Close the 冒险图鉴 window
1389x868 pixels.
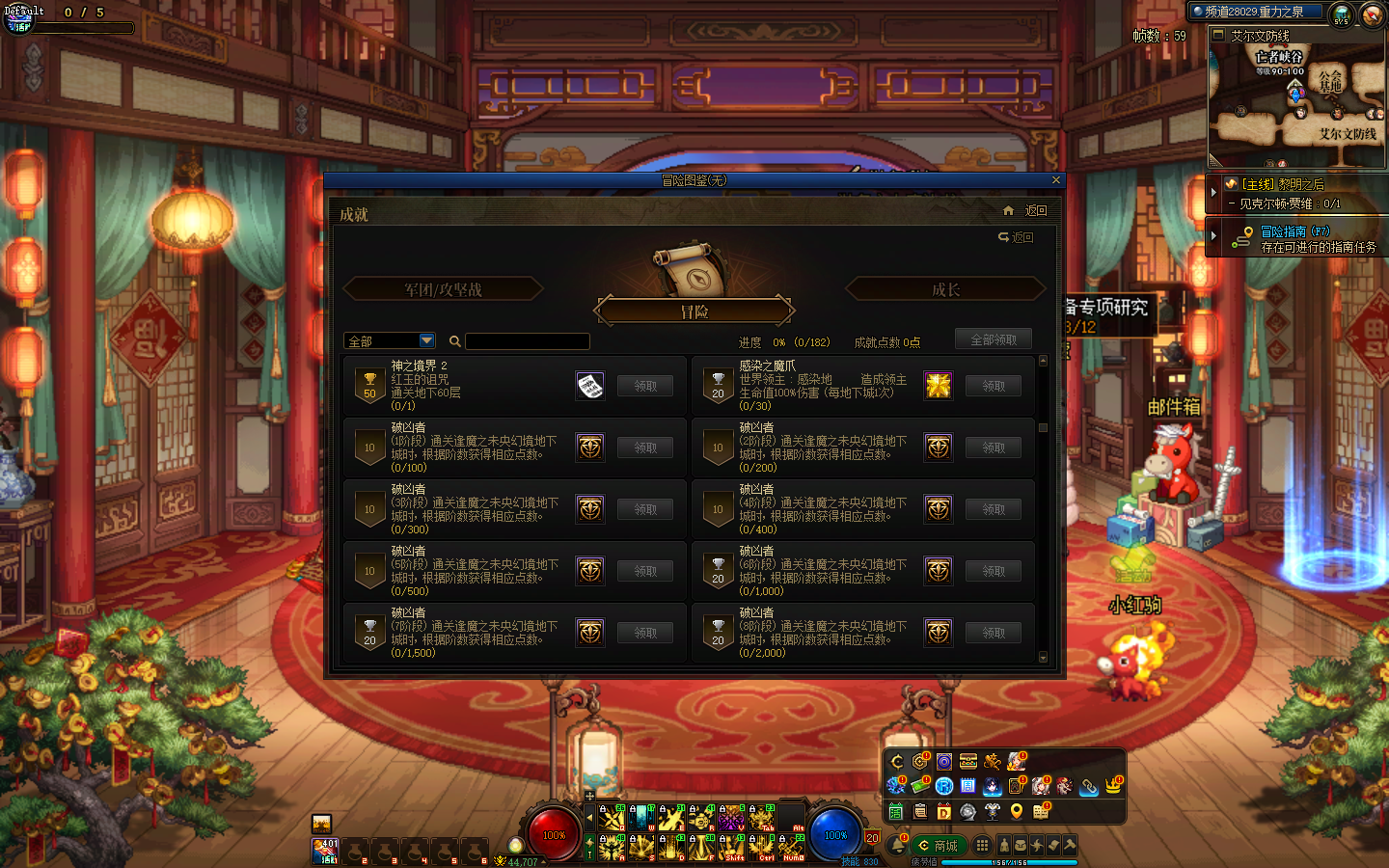pos(1056,180)
